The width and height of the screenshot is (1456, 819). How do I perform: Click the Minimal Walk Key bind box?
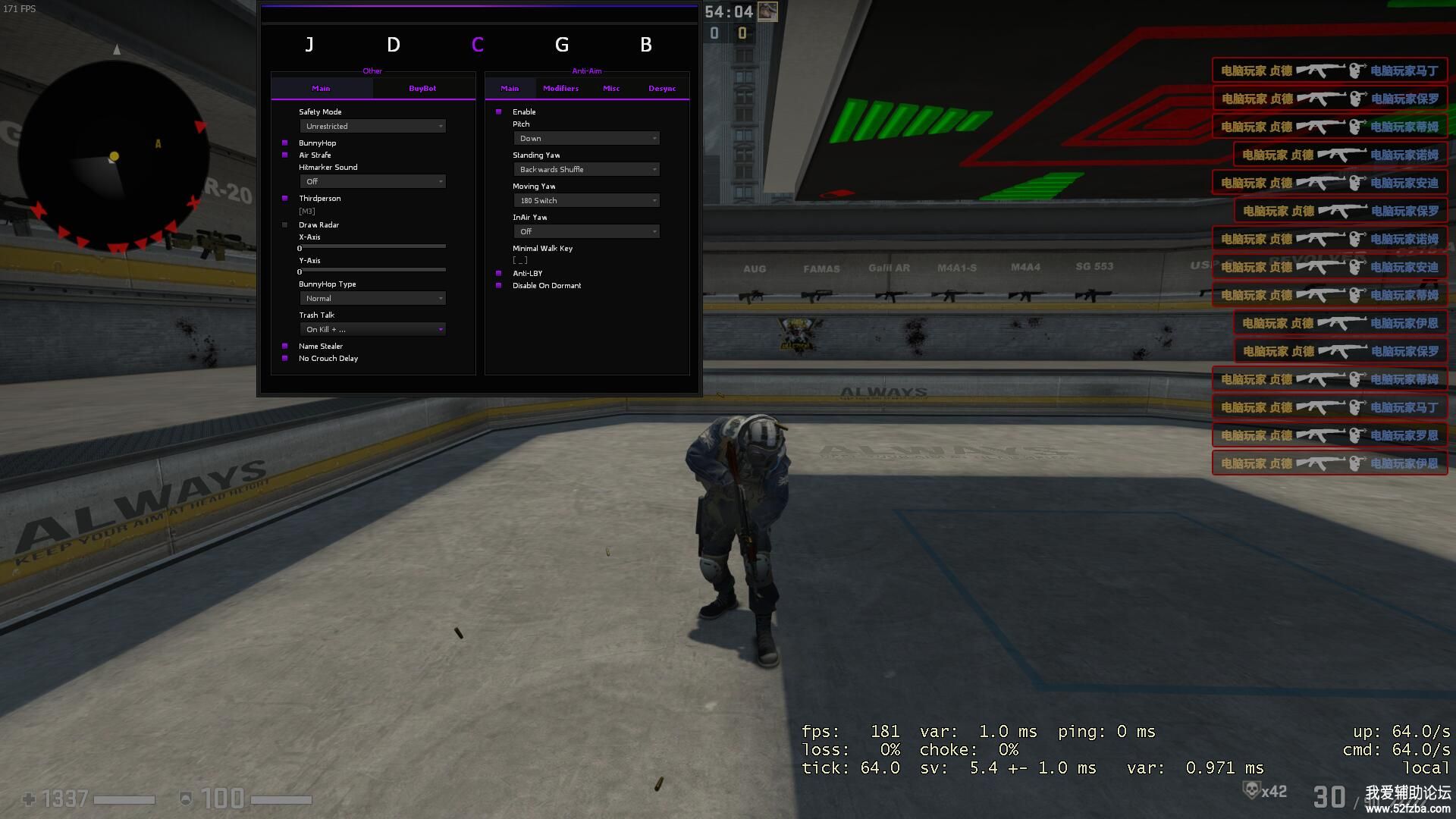(x=520, y=261)
